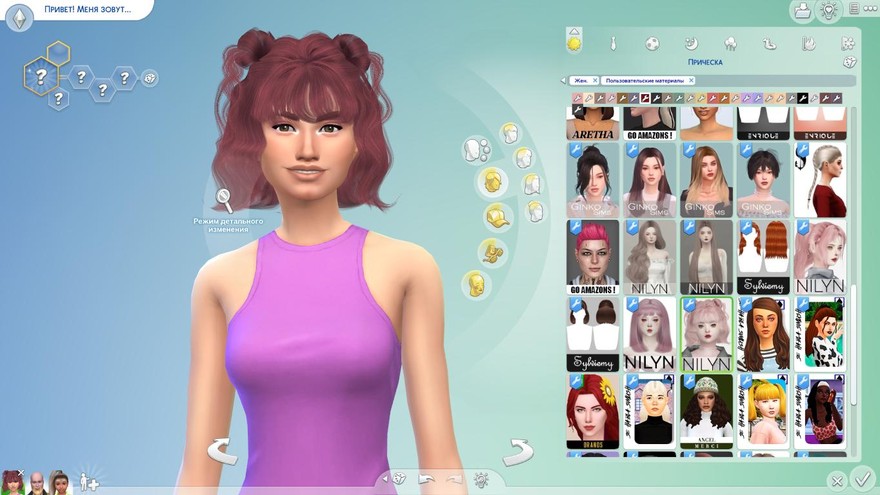Choose the hair category head icon
This screenshot has height=495, width=880.
click(490, 181)
